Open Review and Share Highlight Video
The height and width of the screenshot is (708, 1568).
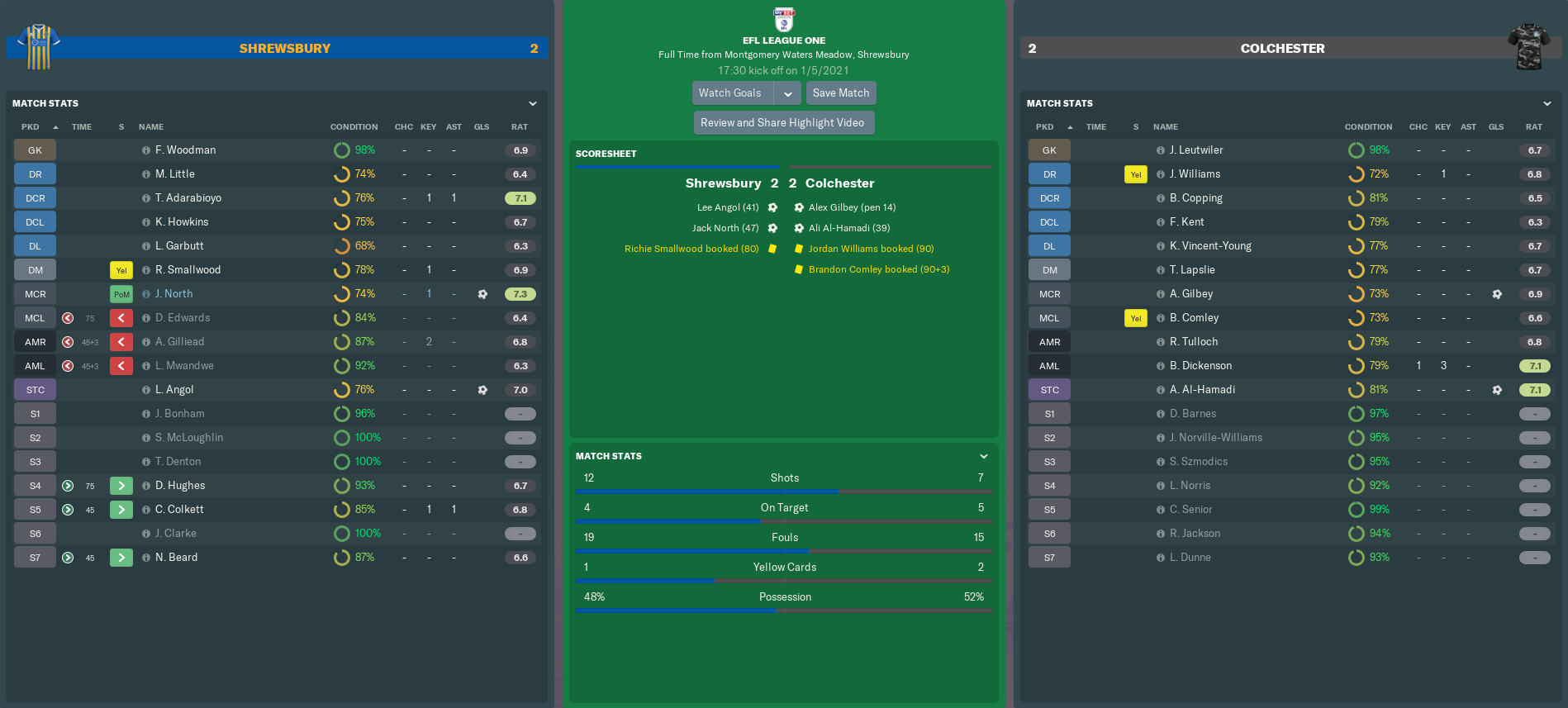(782, 123)
